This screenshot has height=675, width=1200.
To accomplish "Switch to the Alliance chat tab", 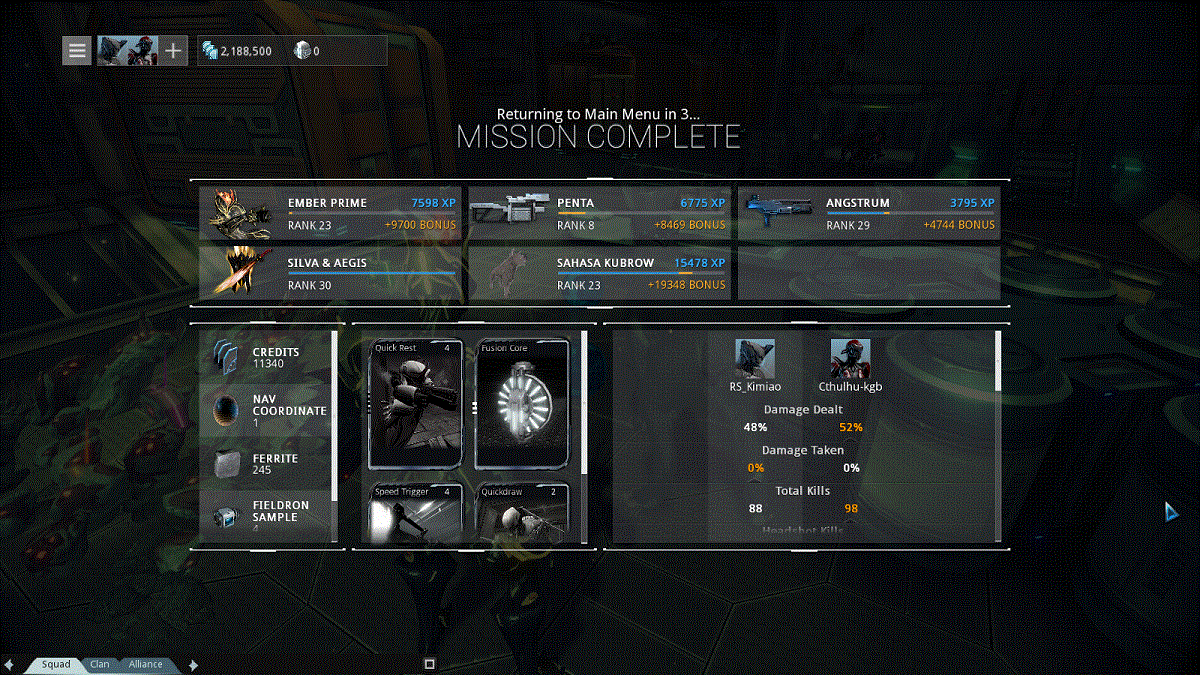I will pos(145,664).
